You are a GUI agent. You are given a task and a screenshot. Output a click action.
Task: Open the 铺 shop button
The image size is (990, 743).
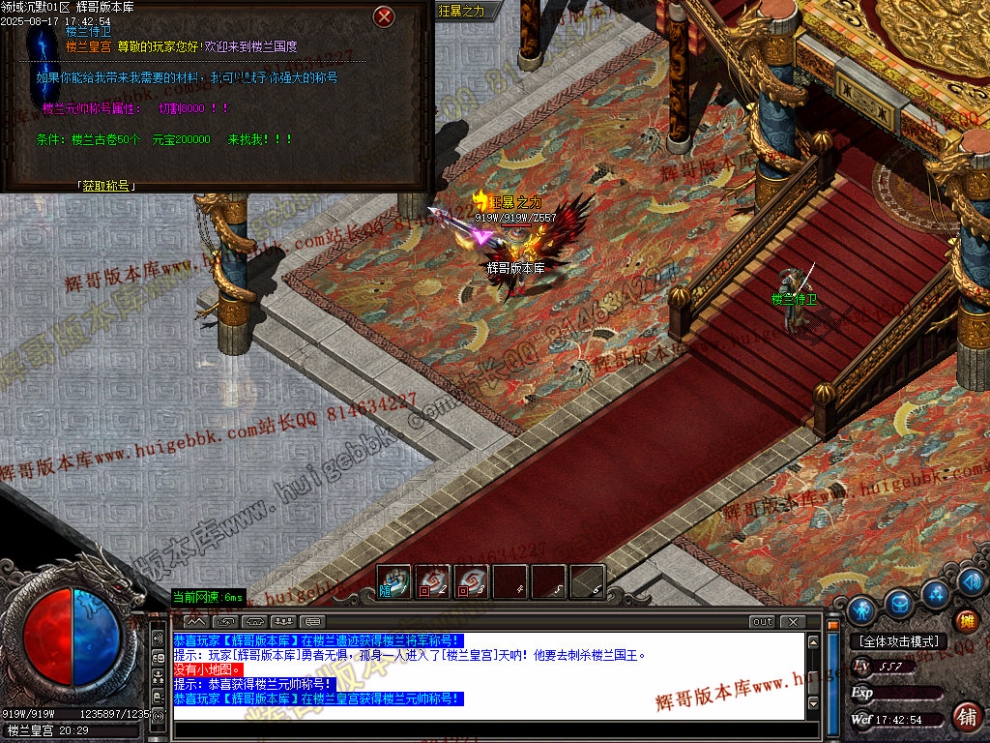tap(966, 716)
